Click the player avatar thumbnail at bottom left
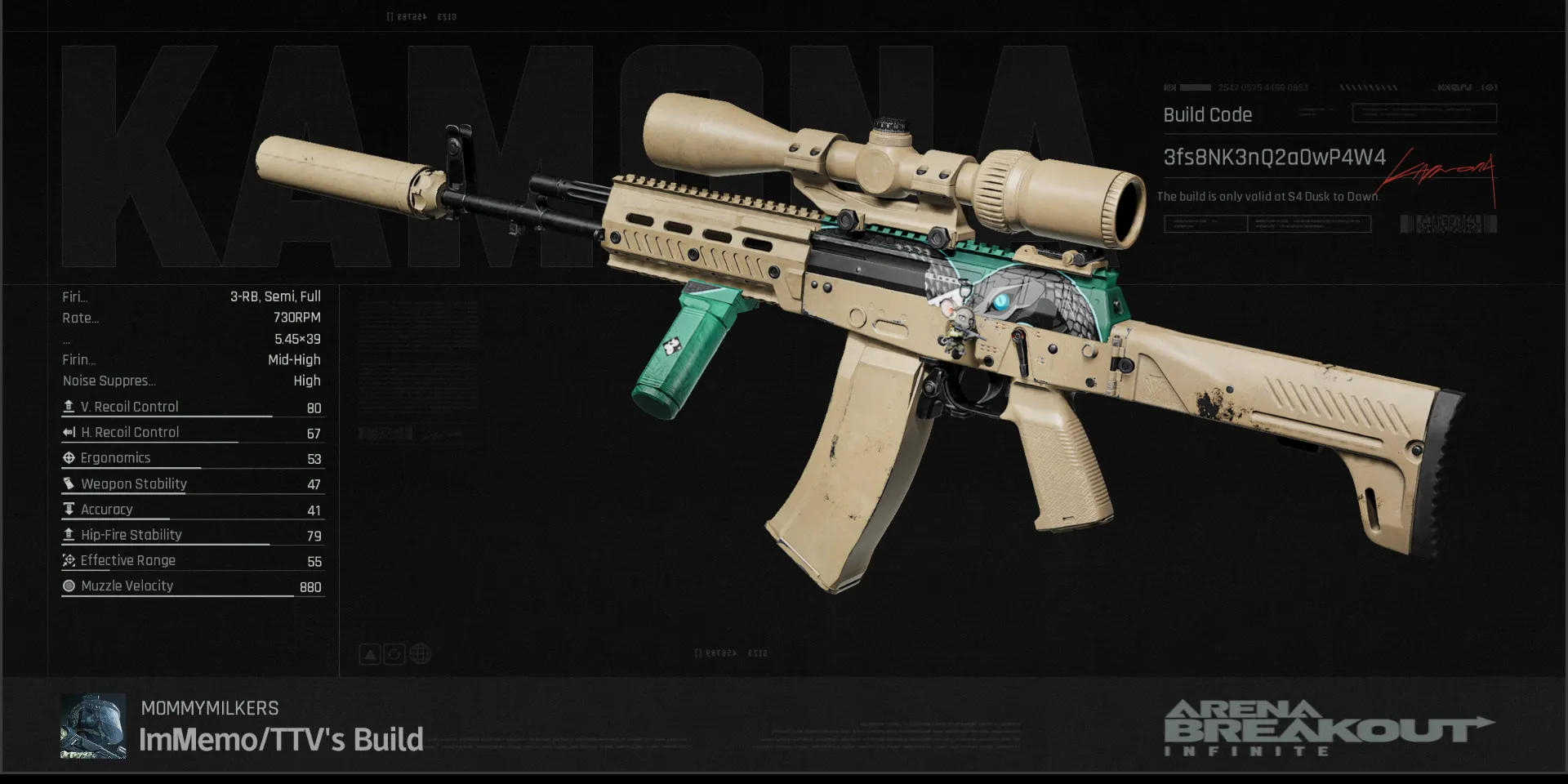 point(92,727)
